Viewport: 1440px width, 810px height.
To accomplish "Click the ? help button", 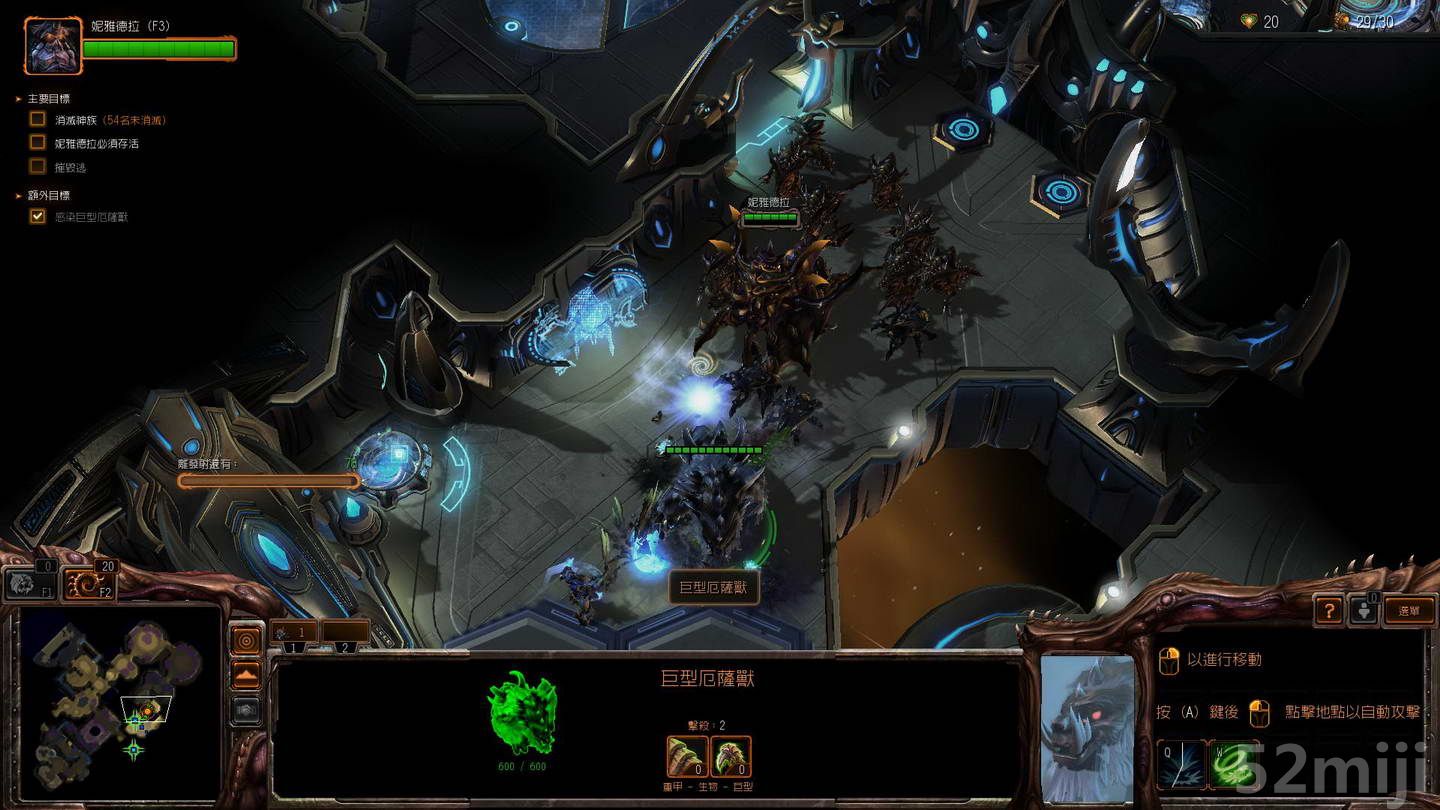I will point(1330,610).
